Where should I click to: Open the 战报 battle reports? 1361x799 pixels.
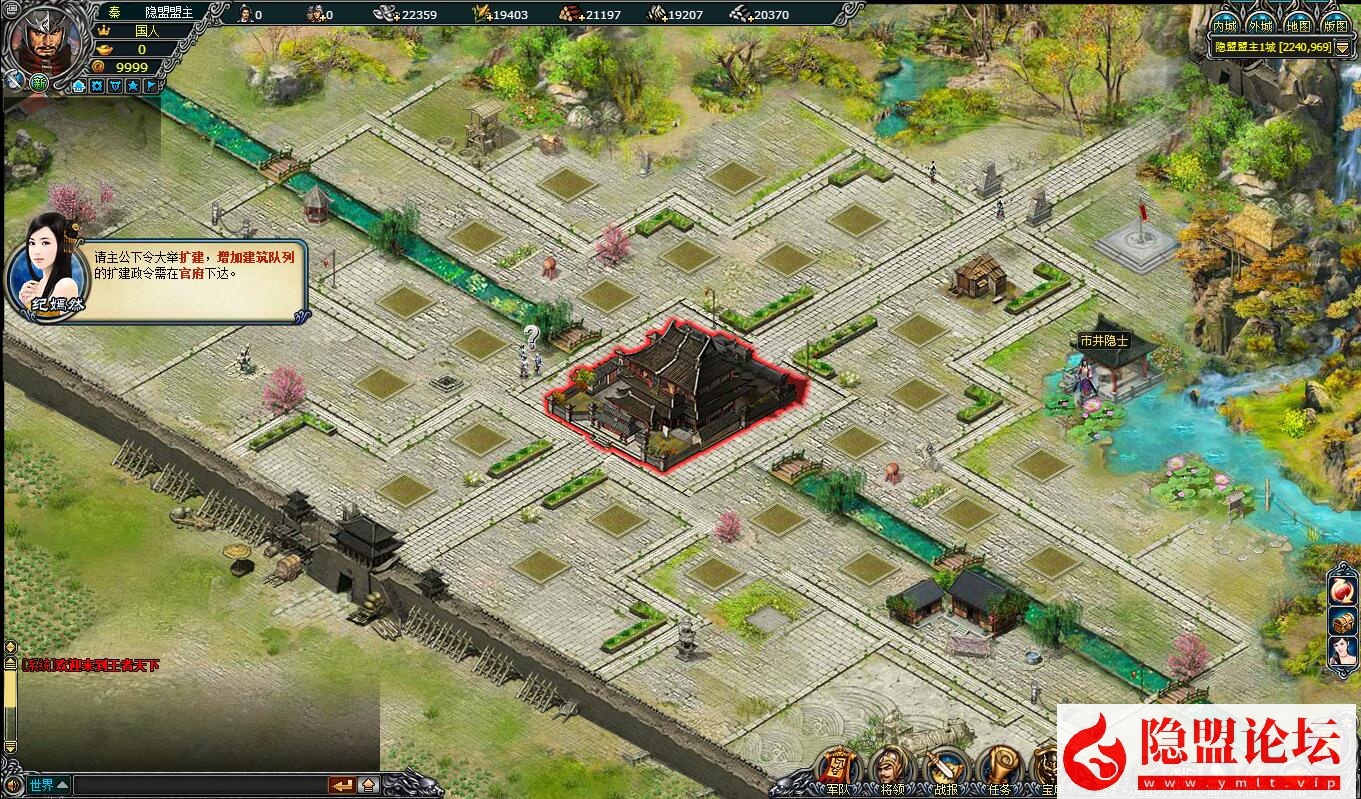[944, 770]
